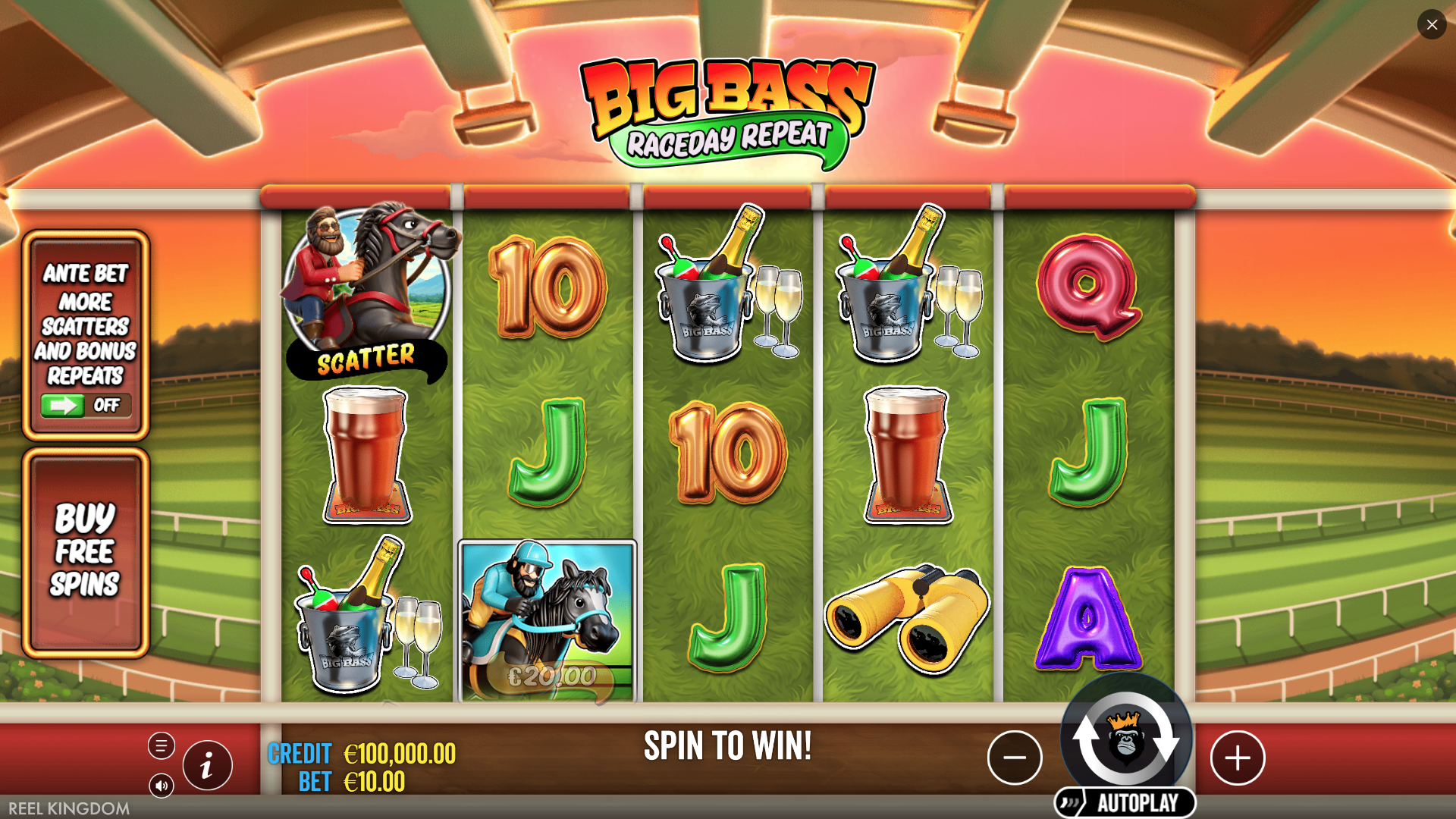Open the hamburger settings menu
Screen dimensions: 1456x819
(162, 746)
